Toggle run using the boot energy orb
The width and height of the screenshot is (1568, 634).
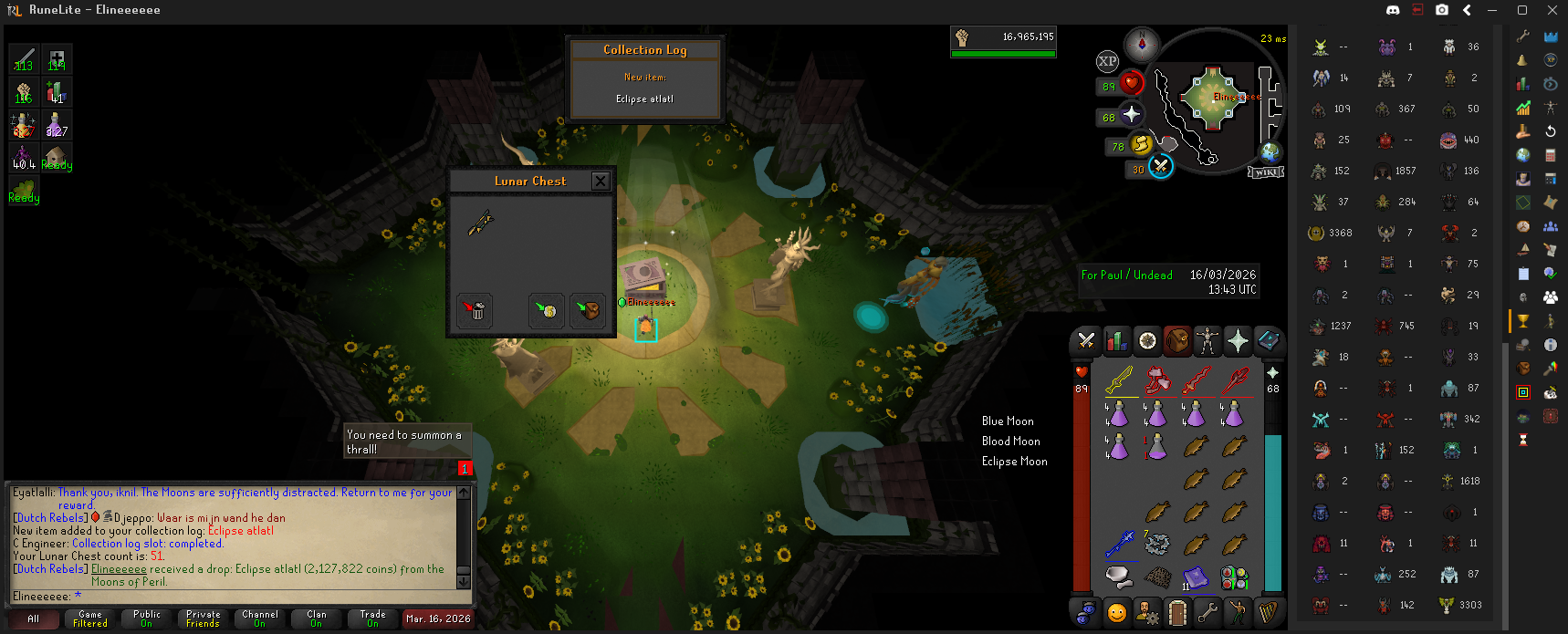pyautogui.click(x=1142, y=144)
